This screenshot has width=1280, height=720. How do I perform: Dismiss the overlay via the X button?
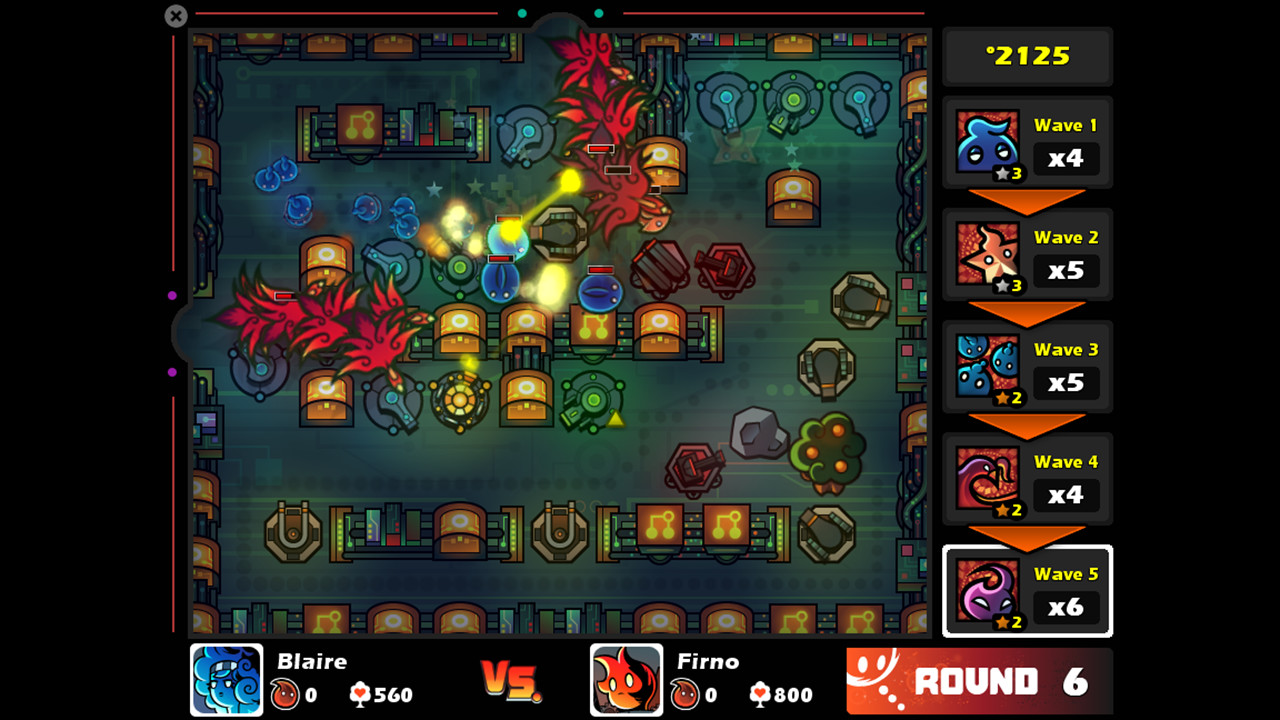pos(175,16)
